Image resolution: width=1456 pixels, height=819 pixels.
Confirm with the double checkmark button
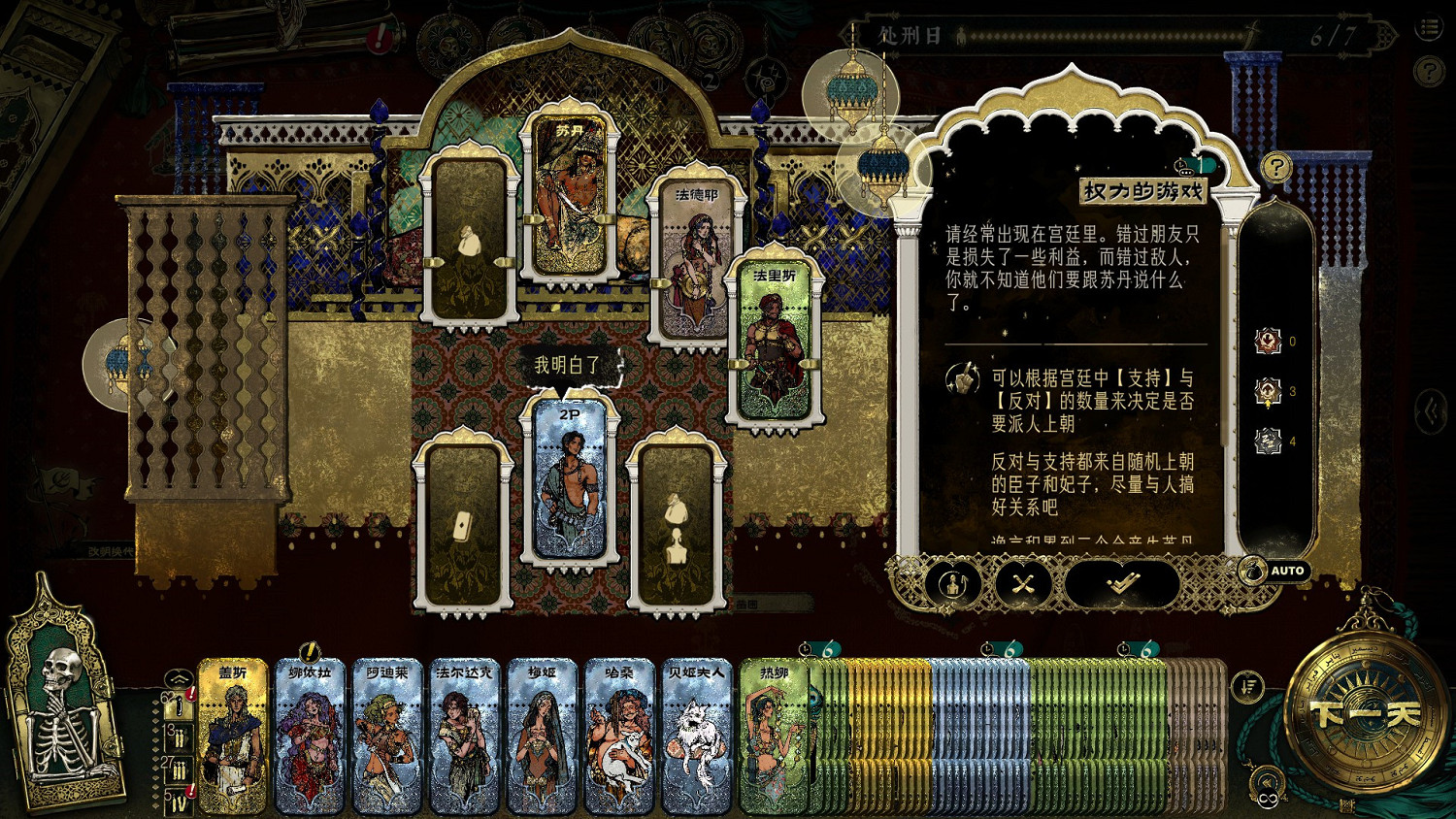tap(1121, 583)
